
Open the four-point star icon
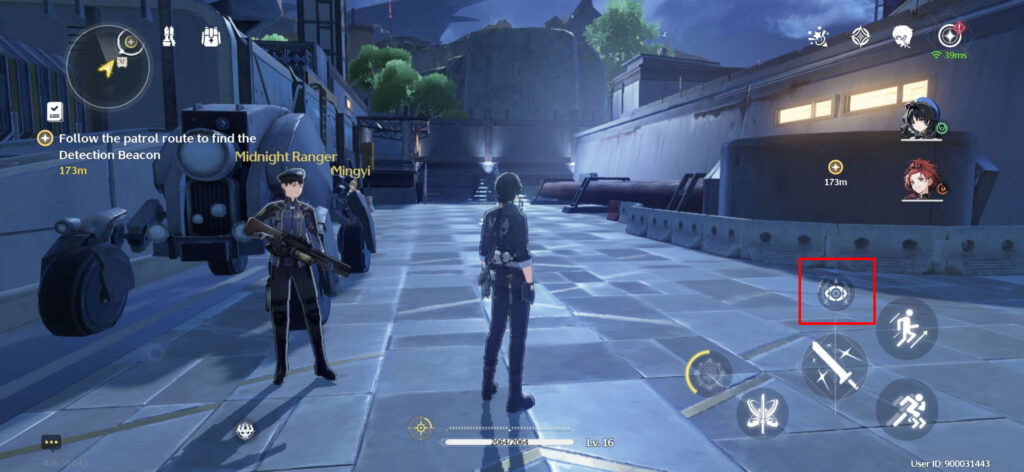pyautogui.click(x=859, y=37)
